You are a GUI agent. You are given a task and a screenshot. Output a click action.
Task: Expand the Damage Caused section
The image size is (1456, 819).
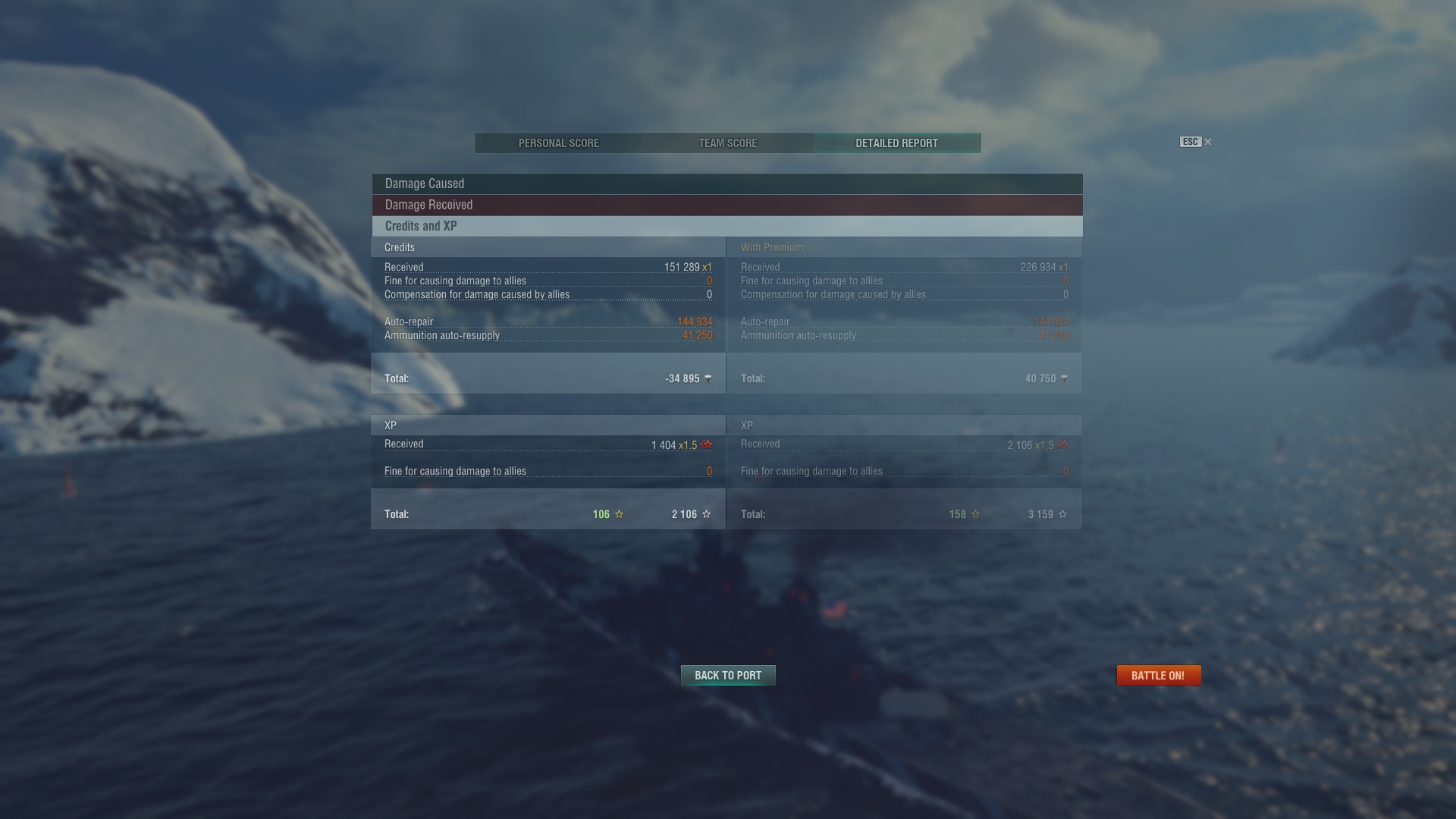point(726,184)
